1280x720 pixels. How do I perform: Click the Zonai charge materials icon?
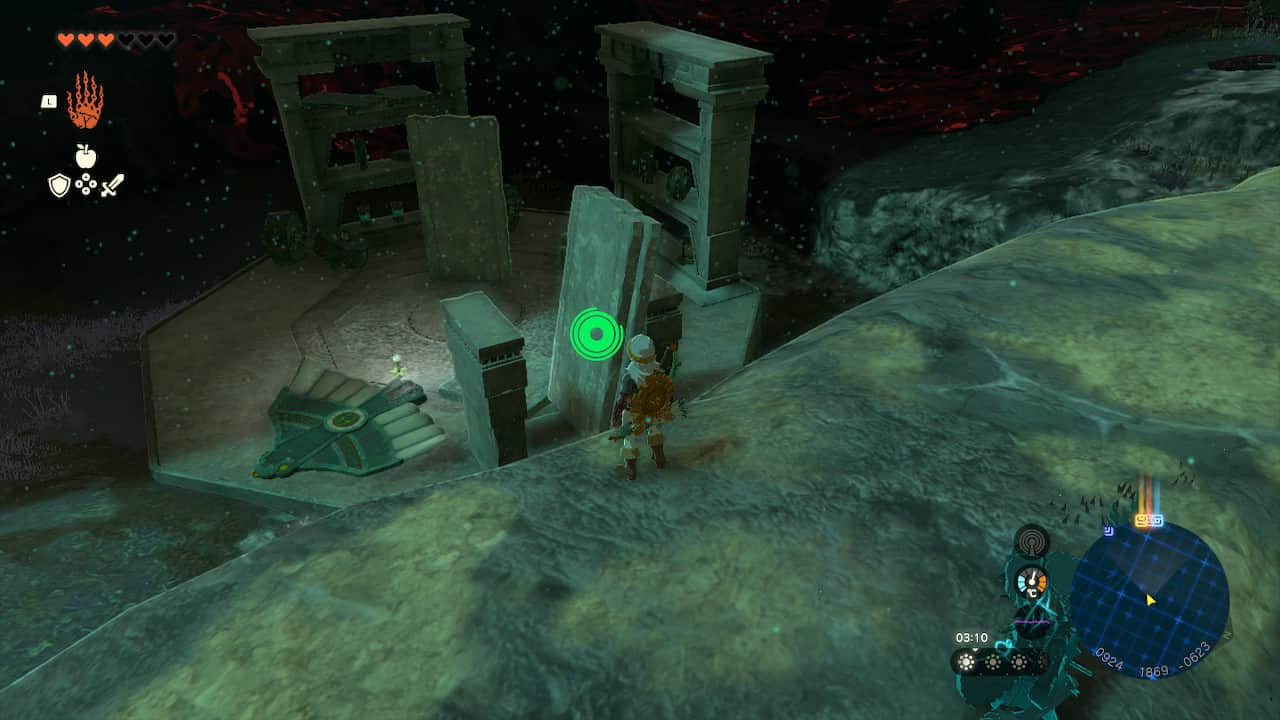point(86,184)
